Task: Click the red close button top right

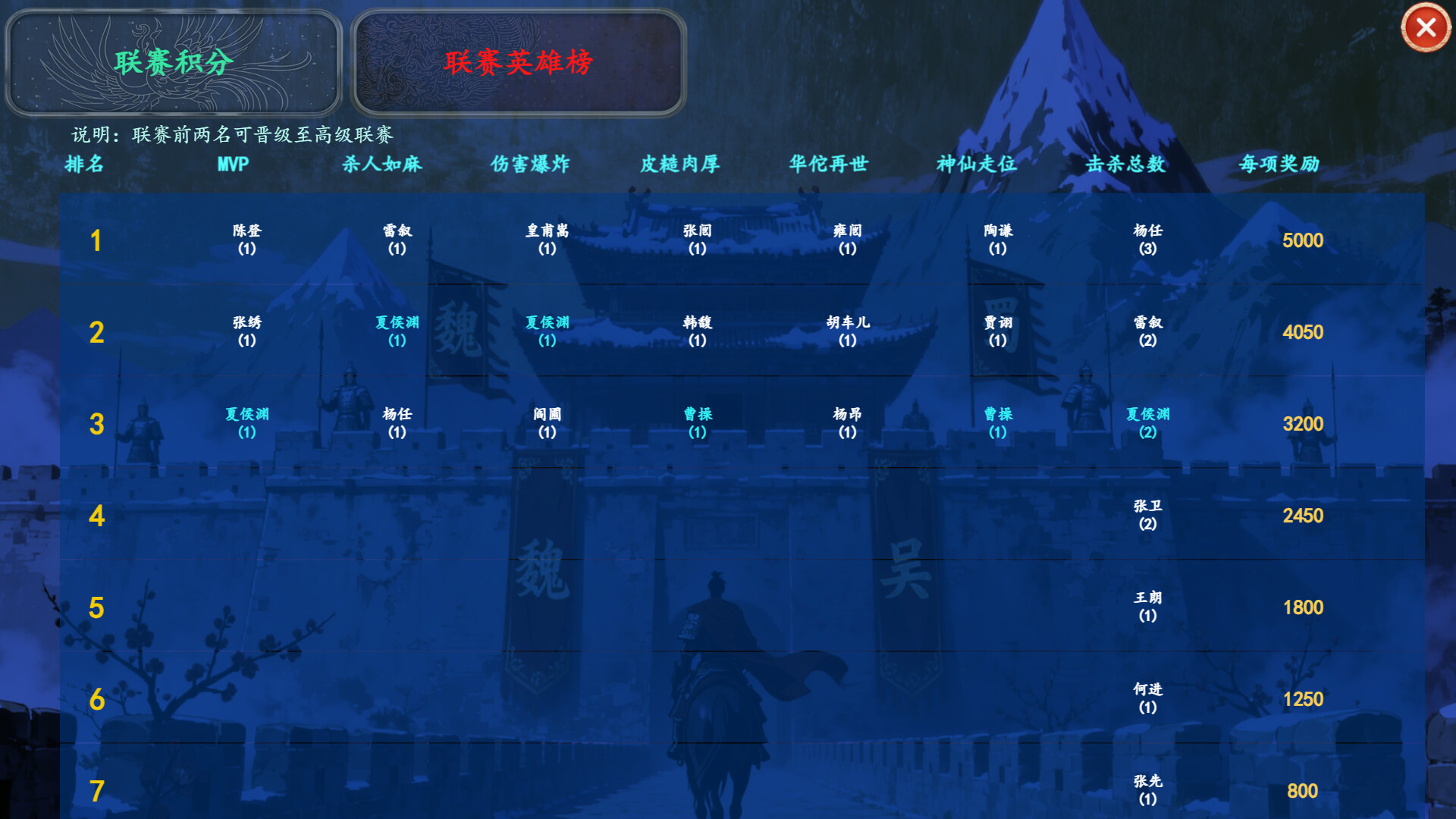Action: pos(1426,28)
